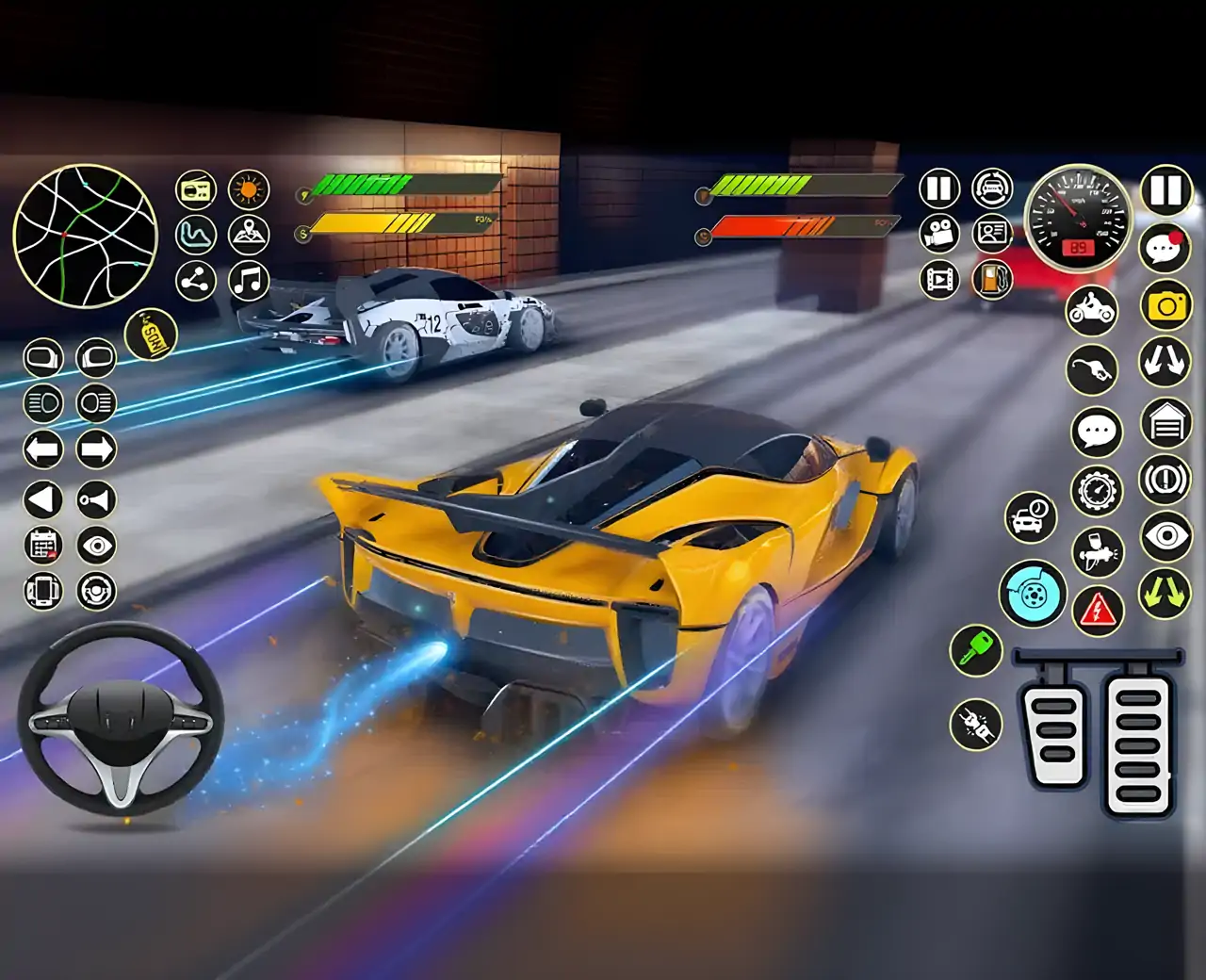1206x980 pixels.
Task: Switch to the motorcycle icon
Action: 1091,309
